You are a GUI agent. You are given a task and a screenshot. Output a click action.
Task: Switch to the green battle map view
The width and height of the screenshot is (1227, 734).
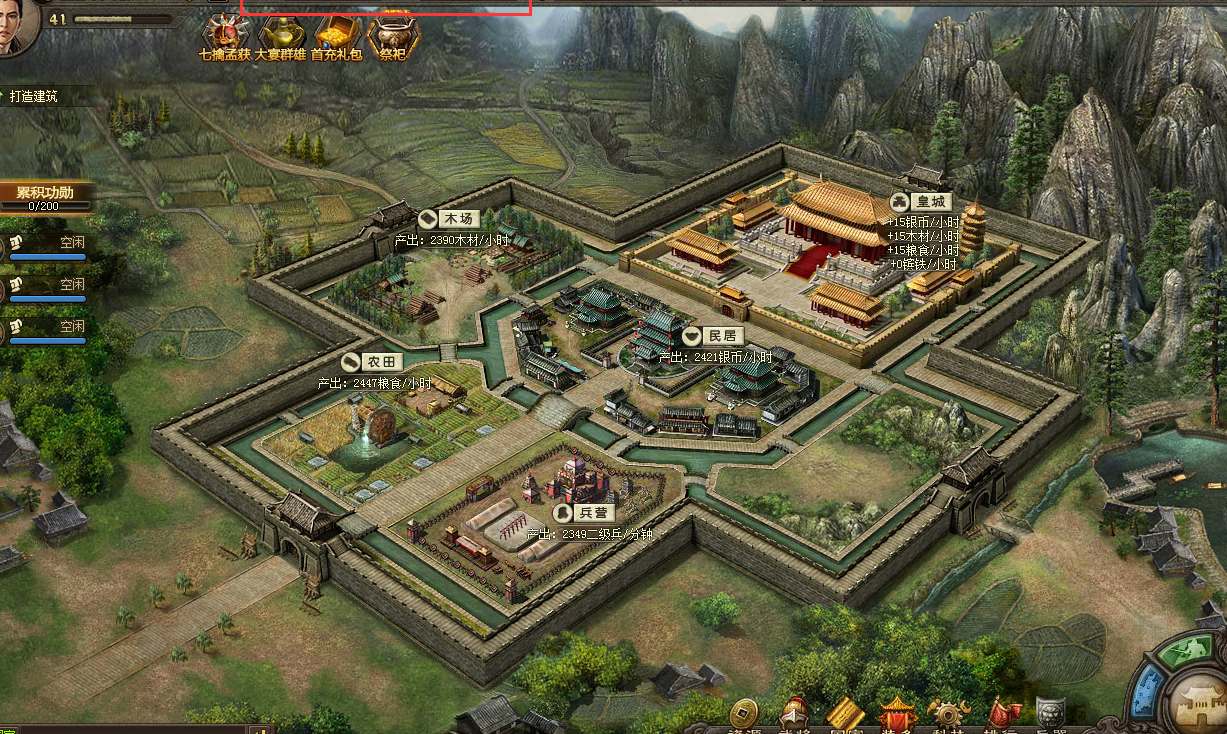tap(1189, 654)
